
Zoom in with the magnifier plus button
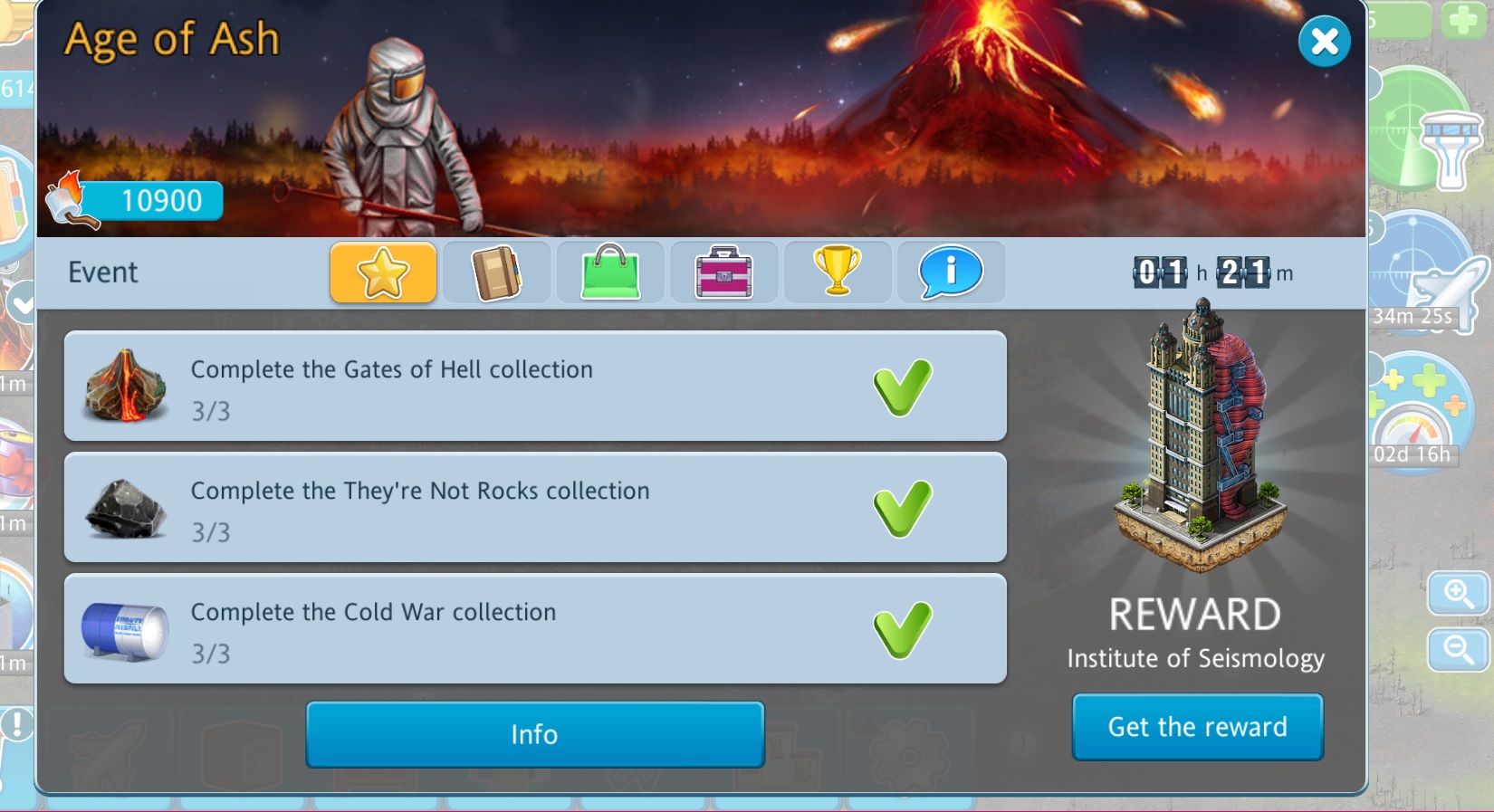click(1458, 594)
